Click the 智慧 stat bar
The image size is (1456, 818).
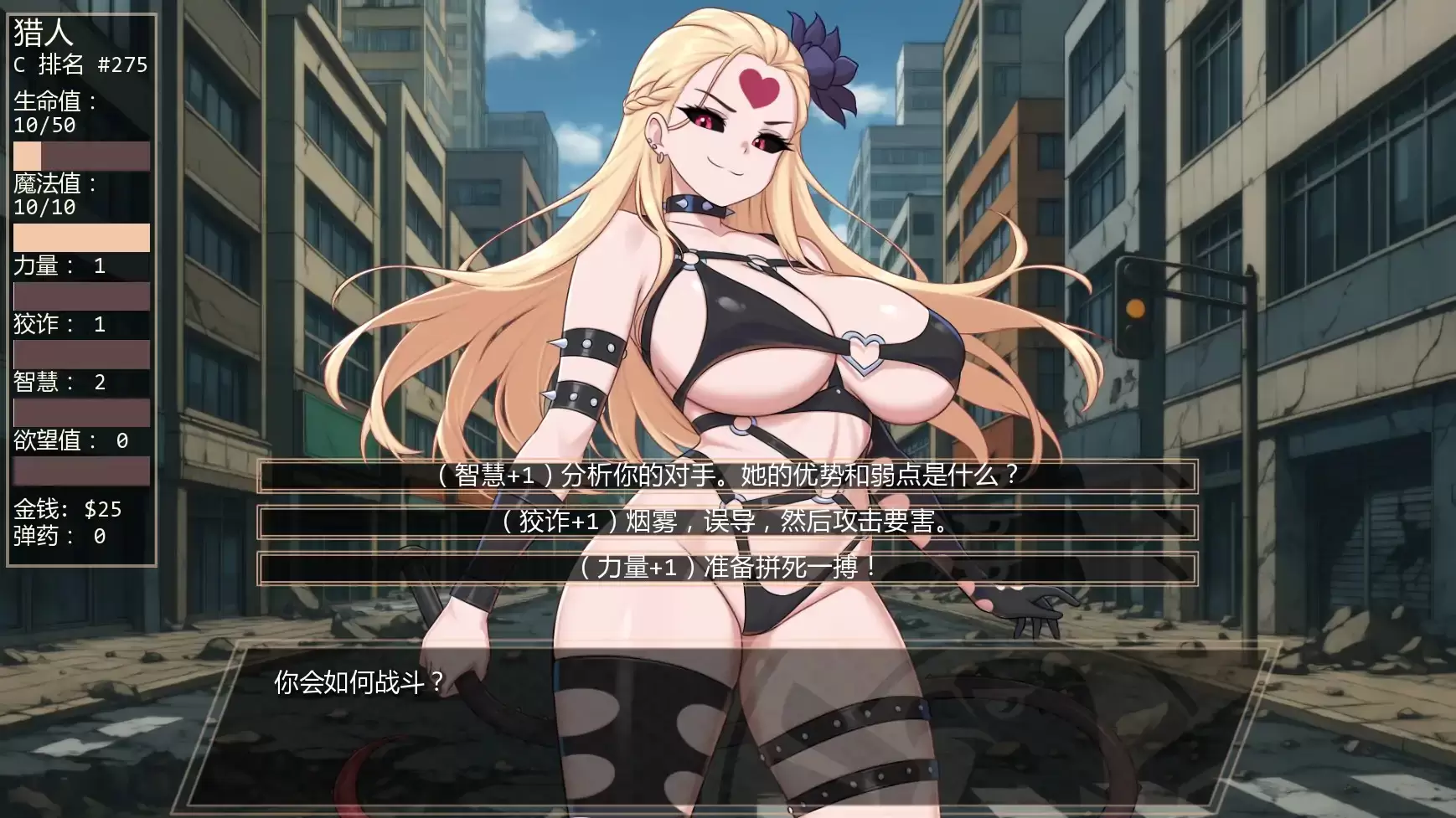coord(81,413)
